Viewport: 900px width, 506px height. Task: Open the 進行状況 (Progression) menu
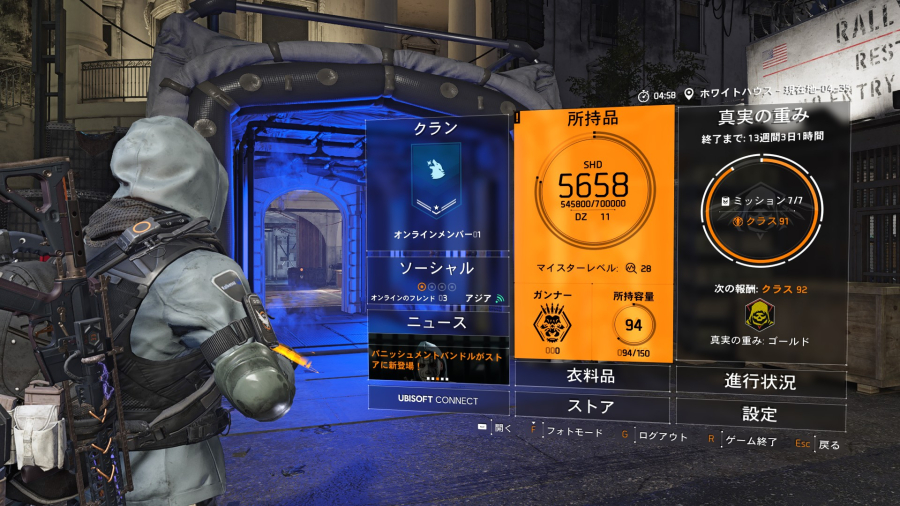761,381
